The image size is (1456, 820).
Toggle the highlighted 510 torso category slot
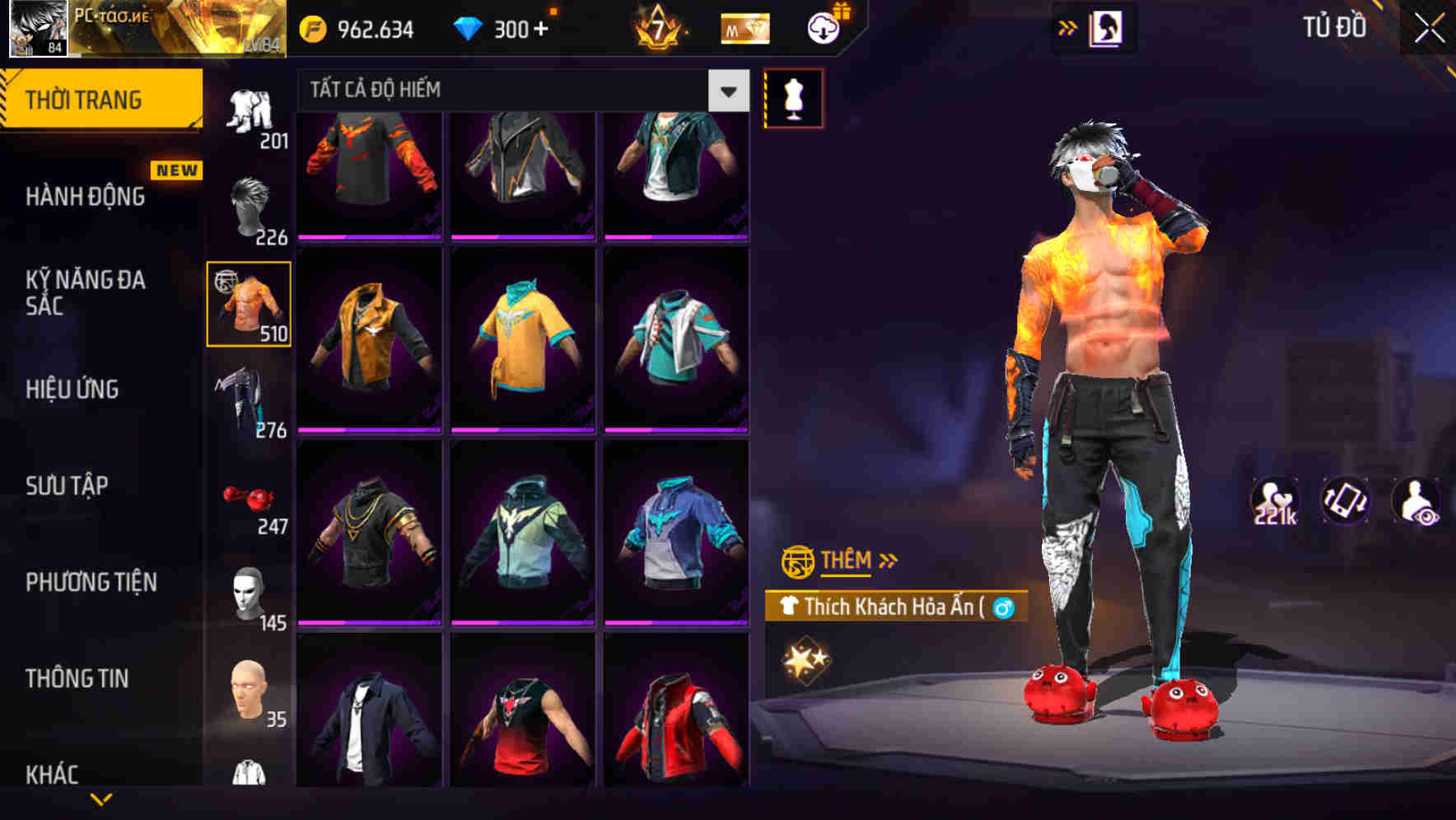pos(248,305)
